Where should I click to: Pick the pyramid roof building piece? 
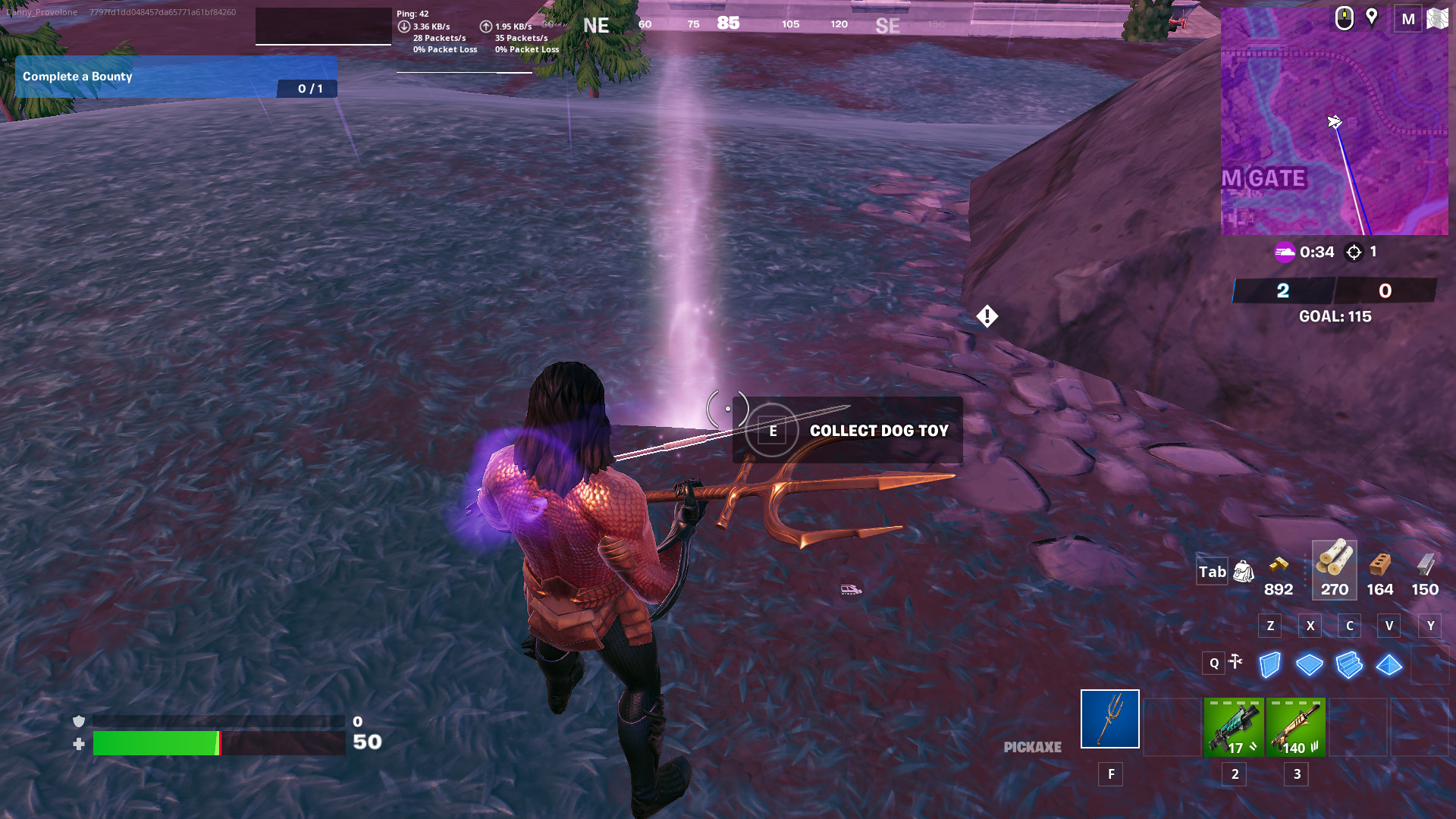click(1389, 665)
